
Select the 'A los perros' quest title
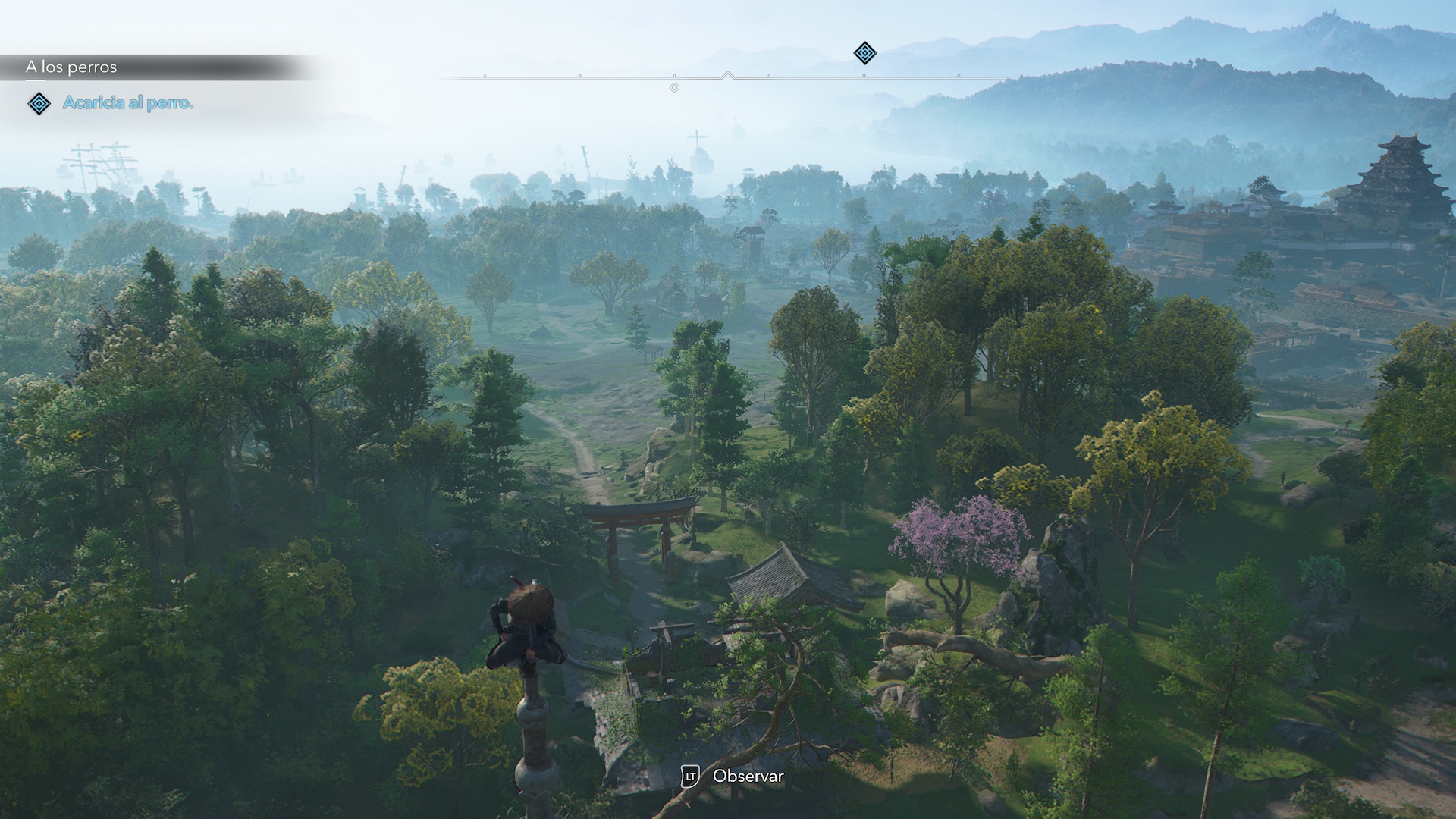coord(71,67)
